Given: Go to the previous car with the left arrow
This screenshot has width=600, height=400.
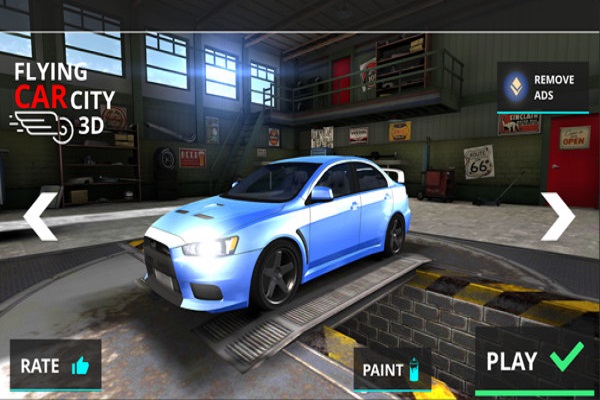Looking at the screenshot, I should (41, 216).
